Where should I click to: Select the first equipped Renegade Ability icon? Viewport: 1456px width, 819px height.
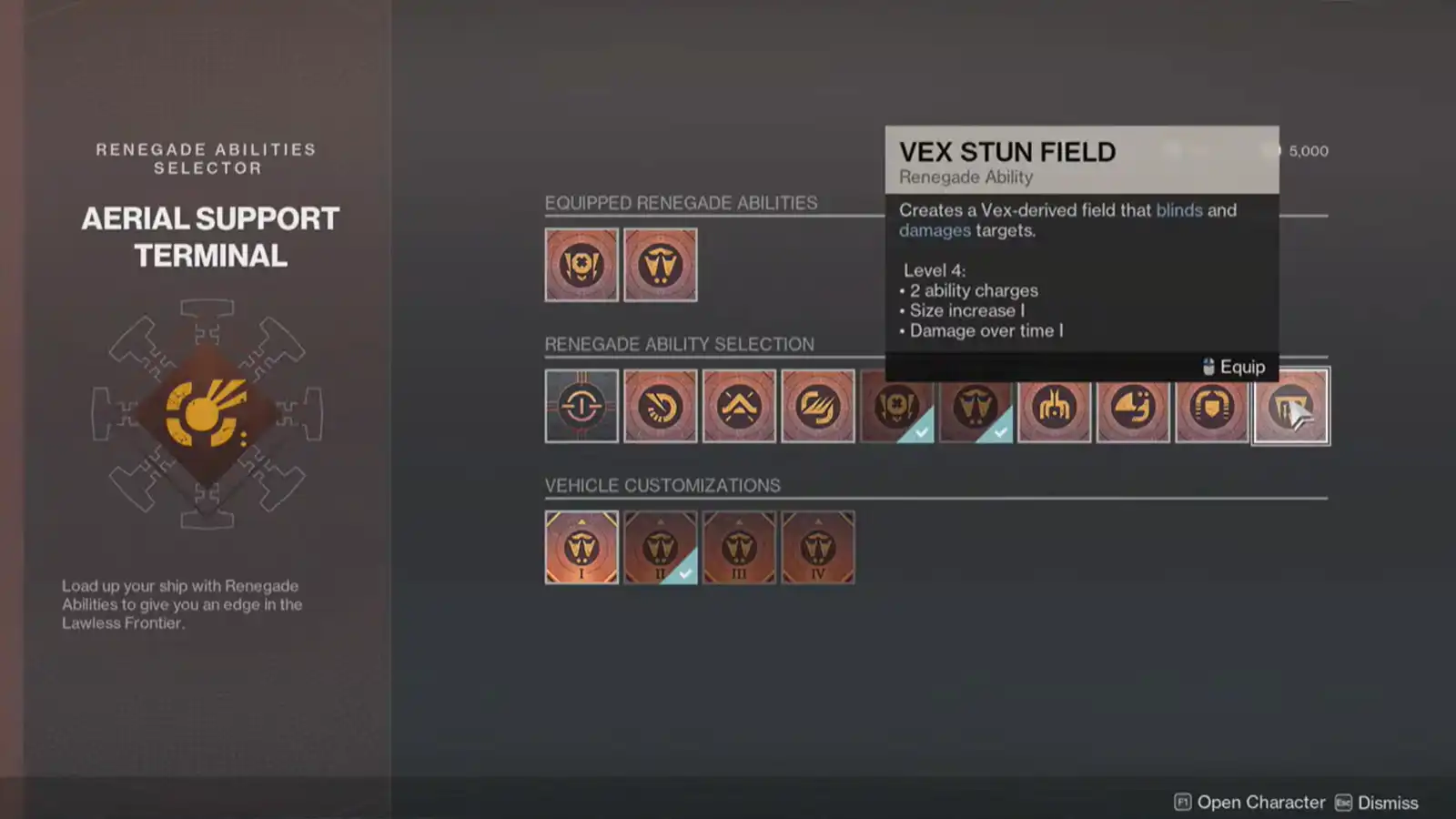(581, 265)
